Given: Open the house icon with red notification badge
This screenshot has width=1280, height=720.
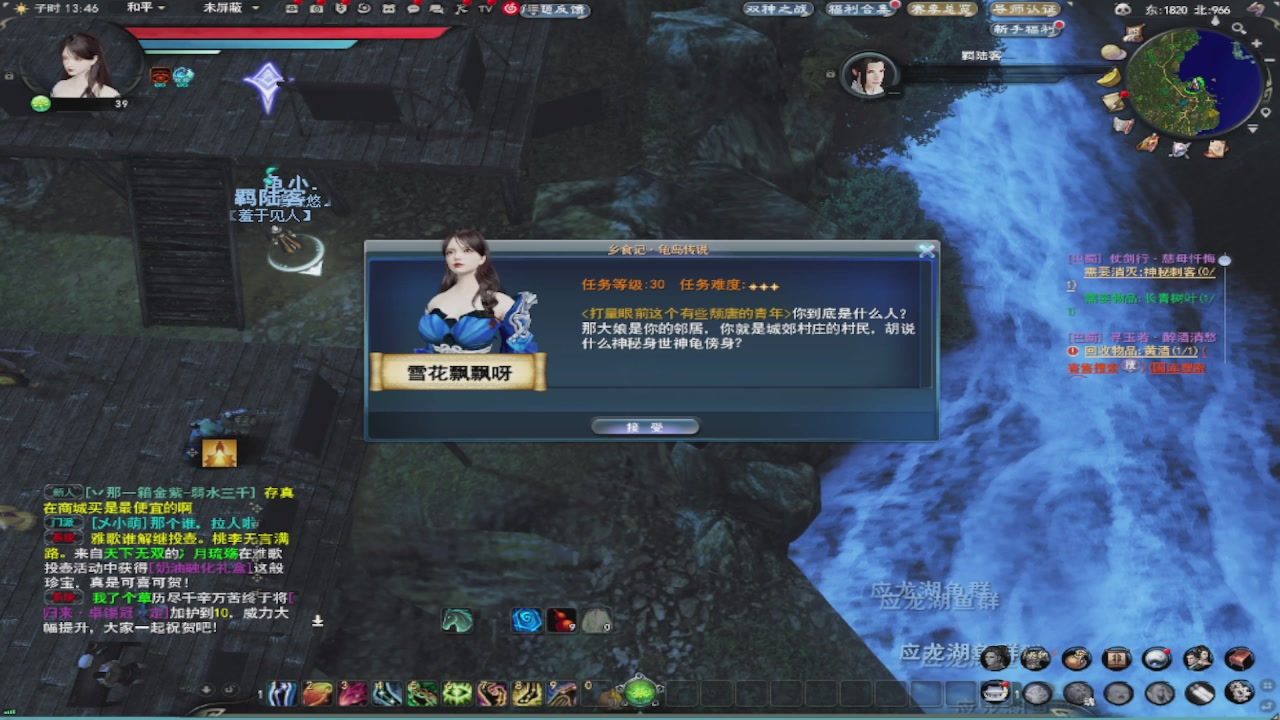Looking at the screenshot, I should (995, 689).
